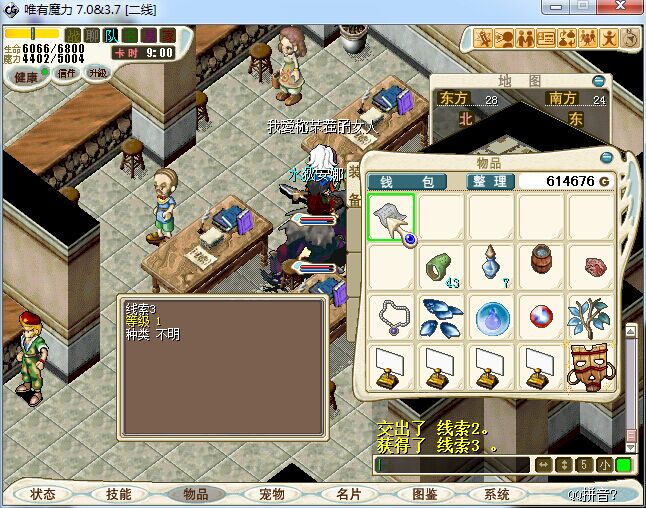This screenshot has height=508, width=646.
Task: Open the 系统 system menu
Action: (x=497, y=494)
